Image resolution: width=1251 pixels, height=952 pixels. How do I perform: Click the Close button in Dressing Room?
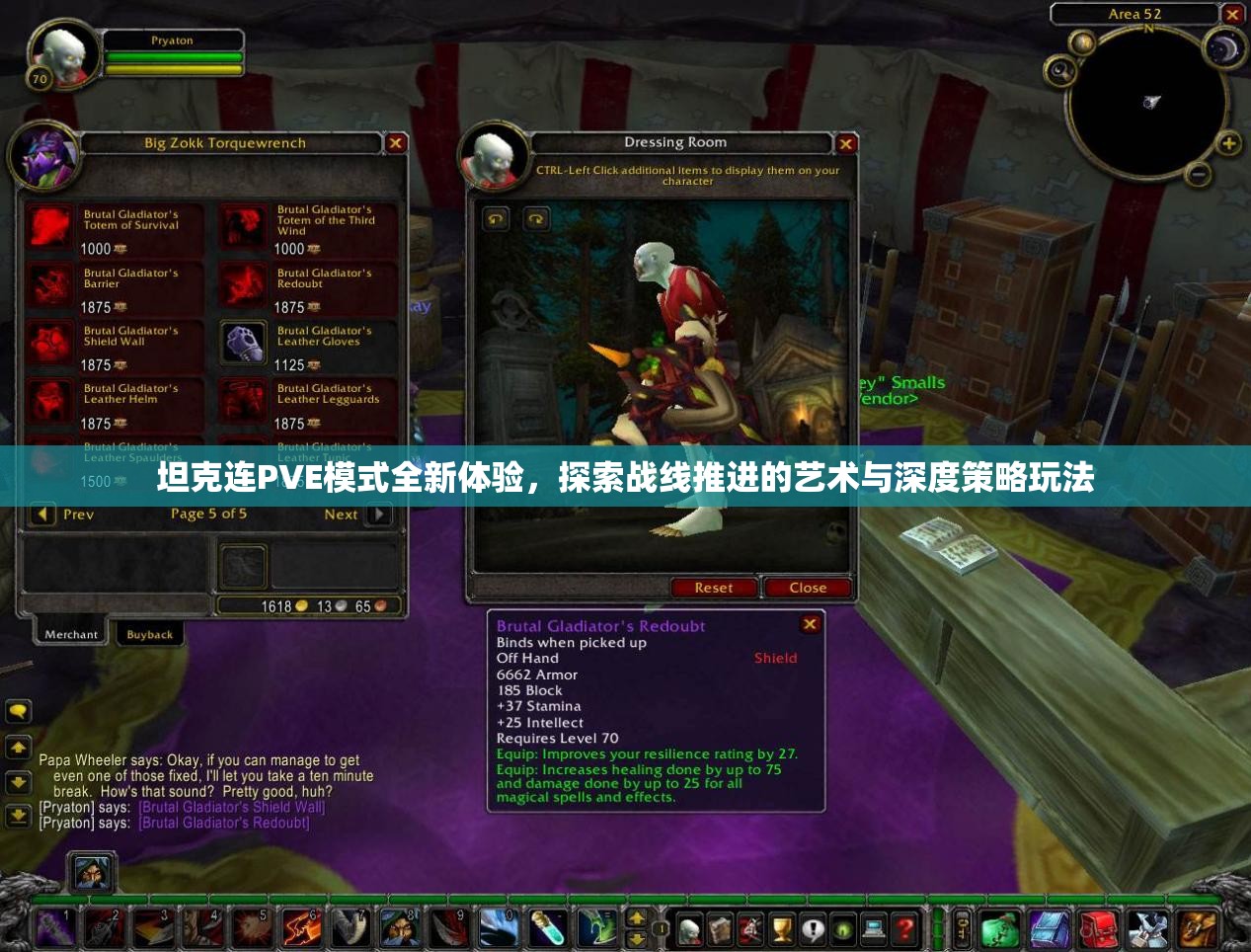[807, 588]
